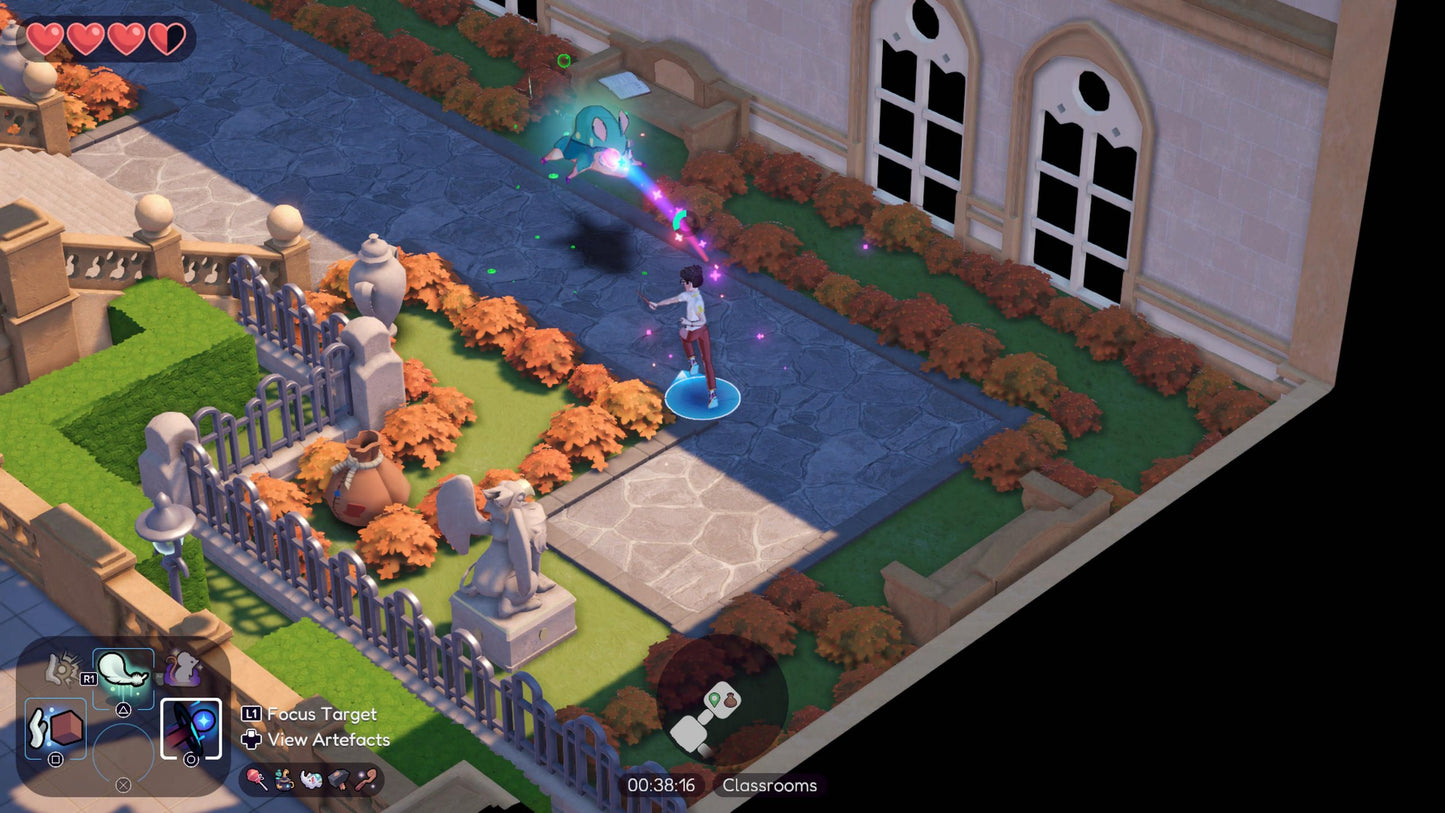Pick the white rhino plush artefact
Viewport: 1445px width, 813px height.
[311, 779]
